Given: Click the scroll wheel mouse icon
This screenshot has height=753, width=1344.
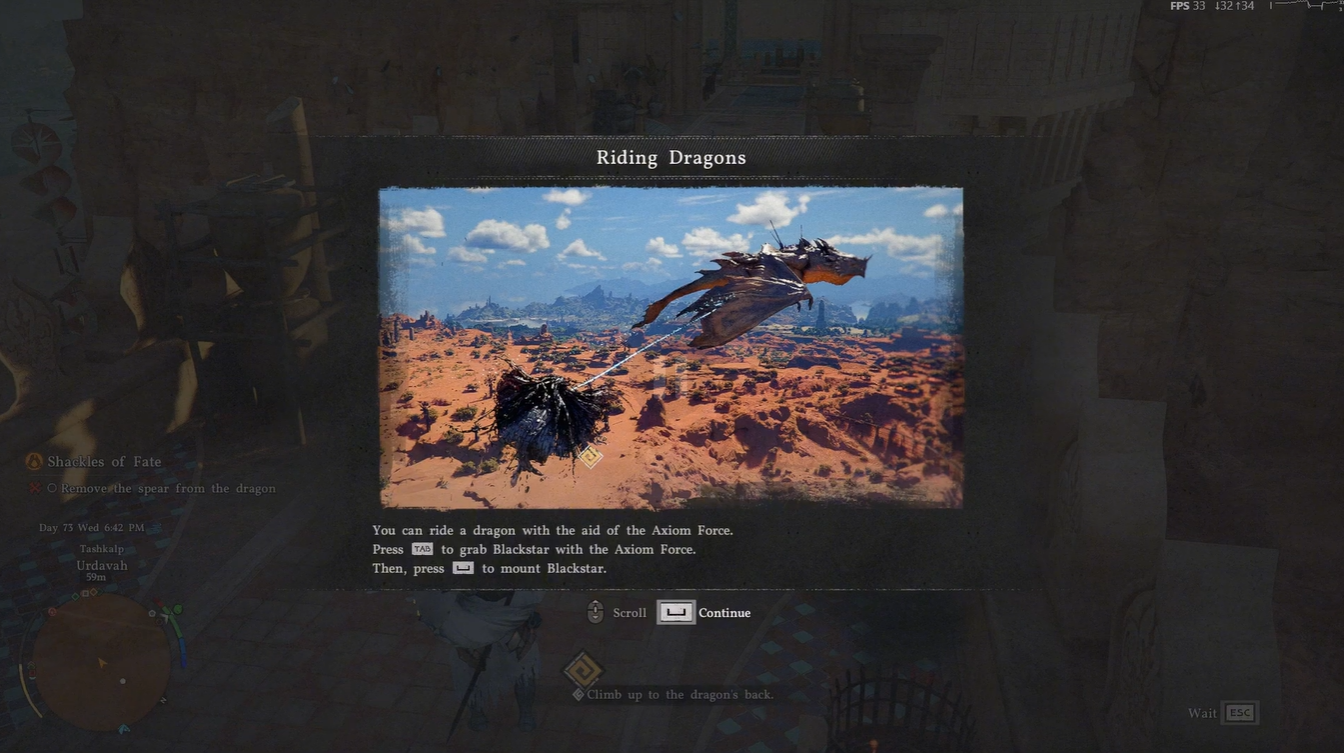Looking at the screenshot, I should 594,612.
